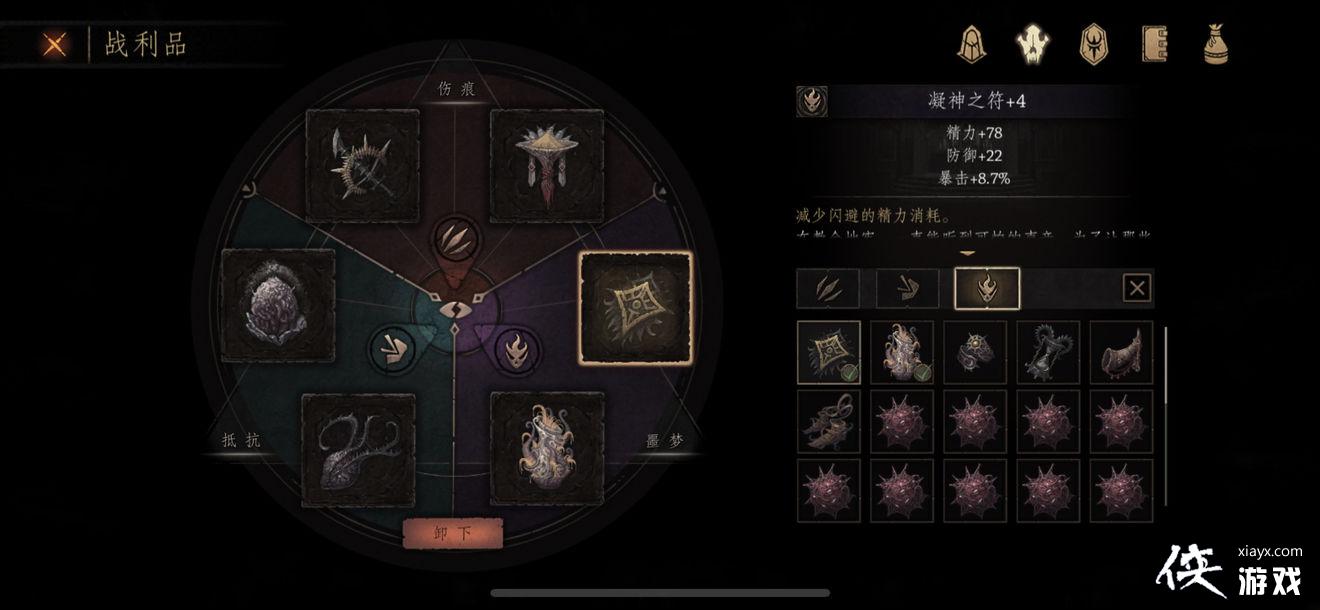Switch to the arrow resistance filter tab
This screenshot has height=610, width=1320.
point(907,289)
